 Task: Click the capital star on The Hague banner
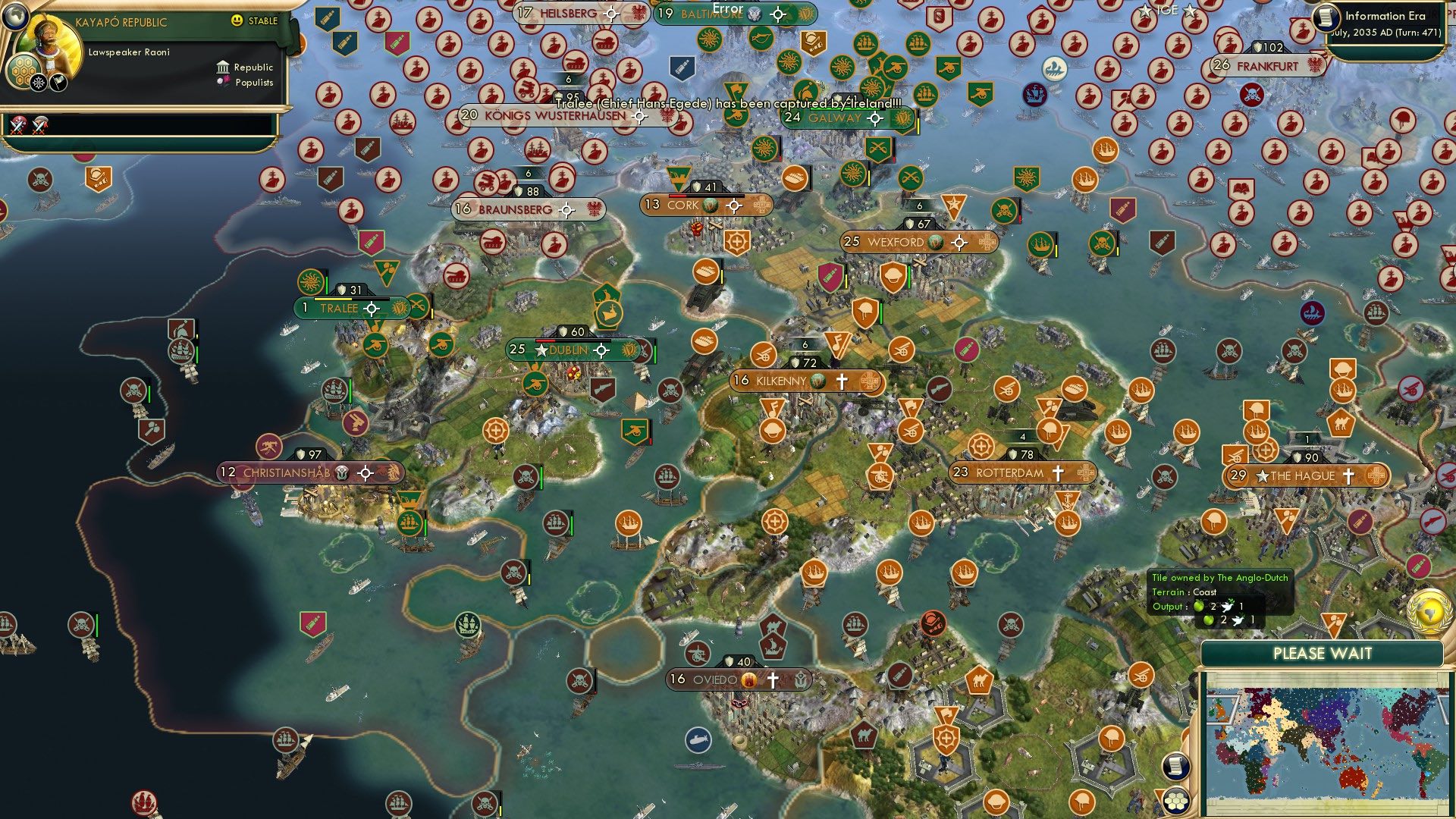(x=1261, y=476)
